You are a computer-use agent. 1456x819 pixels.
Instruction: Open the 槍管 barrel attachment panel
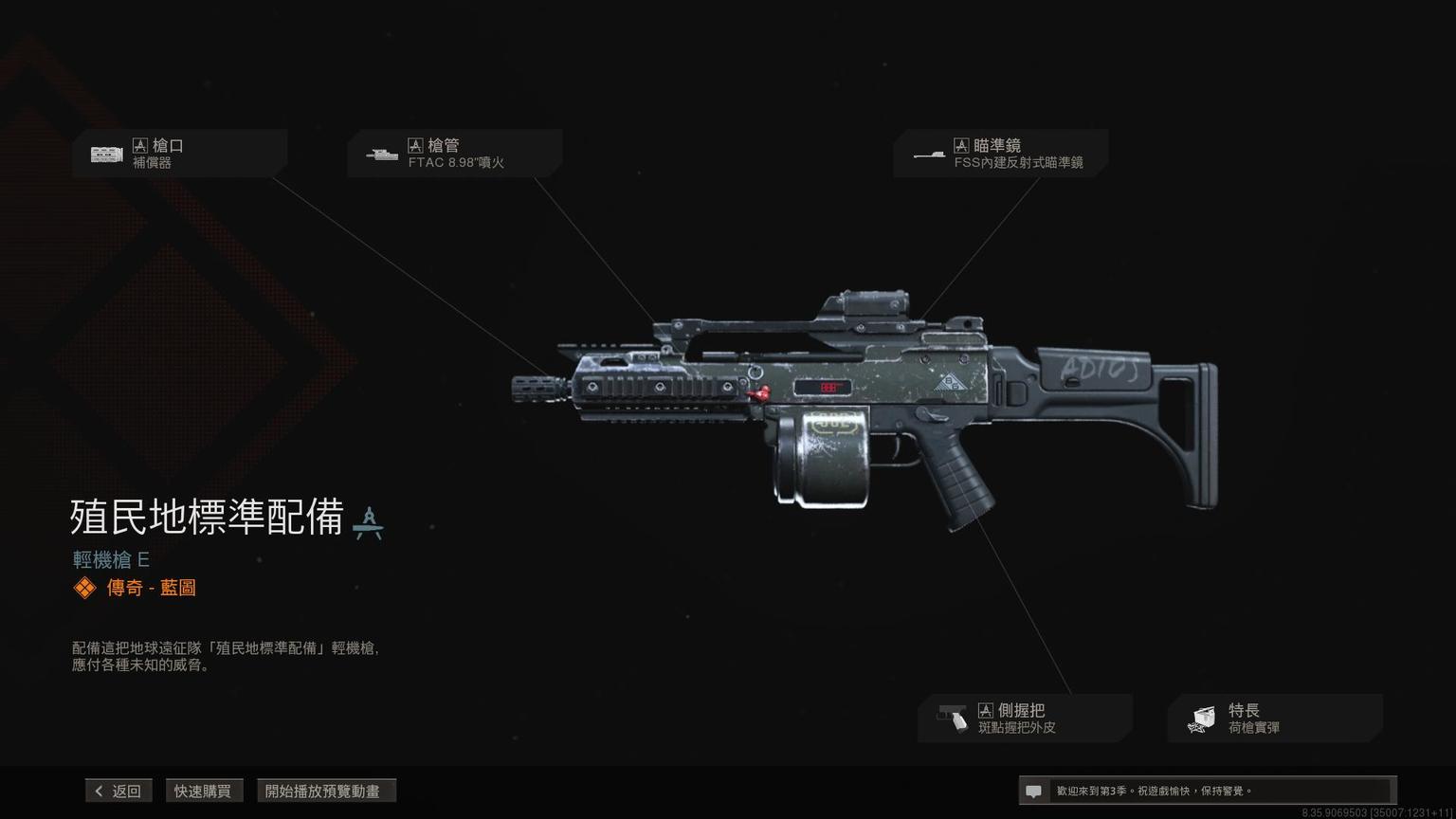(454, 154)
